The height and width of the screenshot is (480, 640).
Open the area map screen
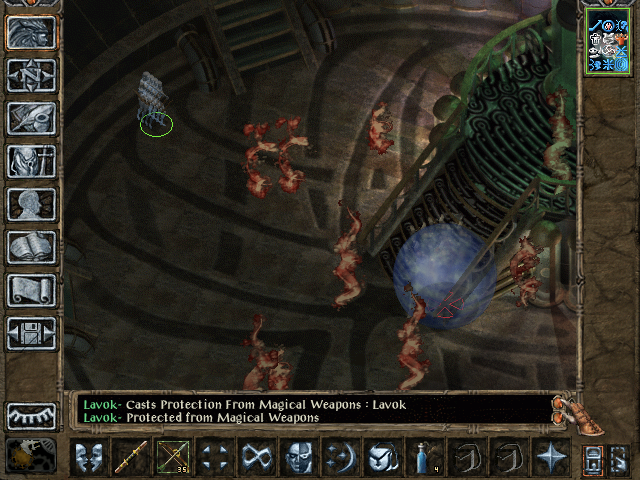[31, 75]
